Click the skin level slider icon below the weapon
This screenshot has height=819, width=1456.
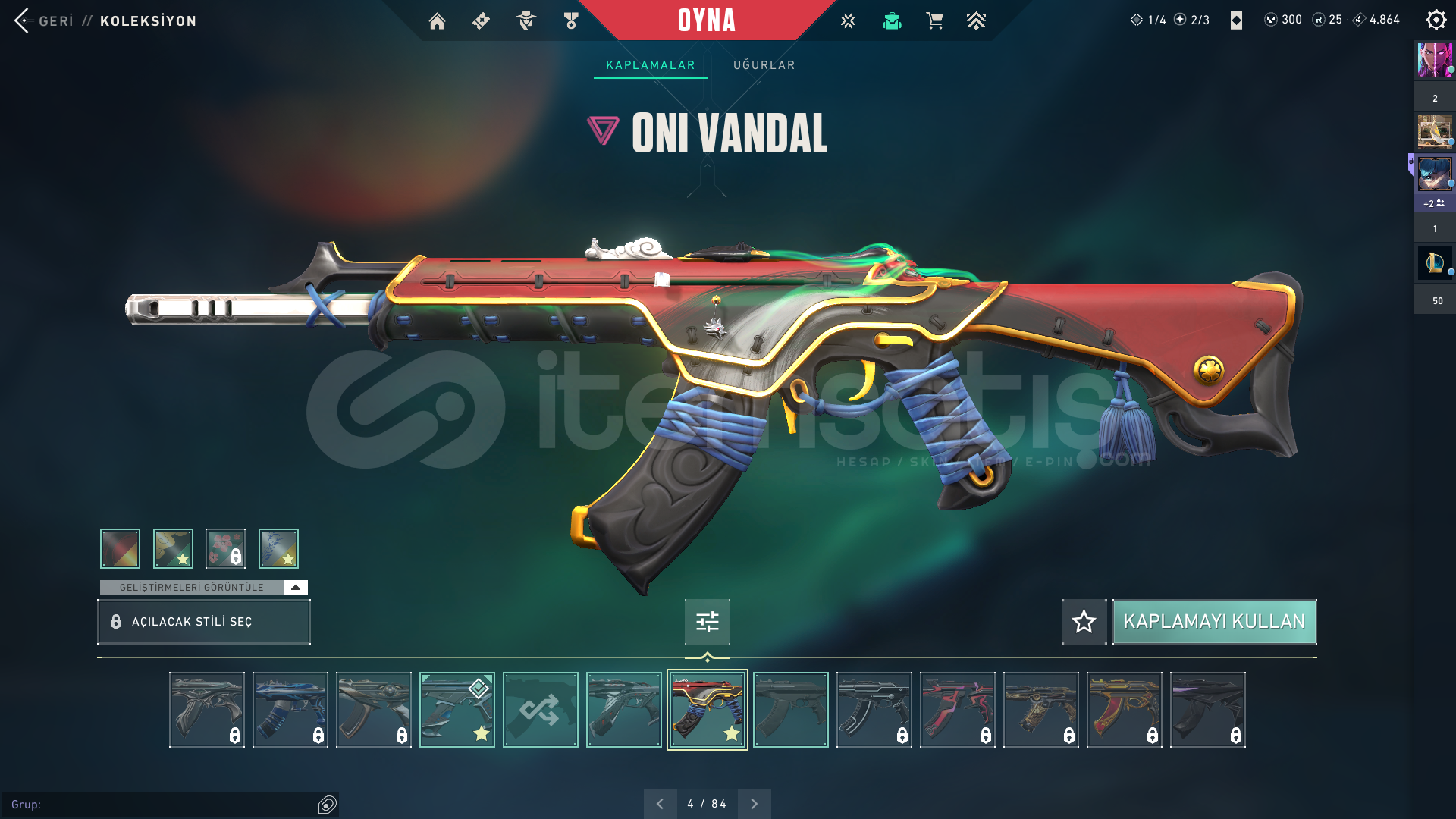pos(707,621)
